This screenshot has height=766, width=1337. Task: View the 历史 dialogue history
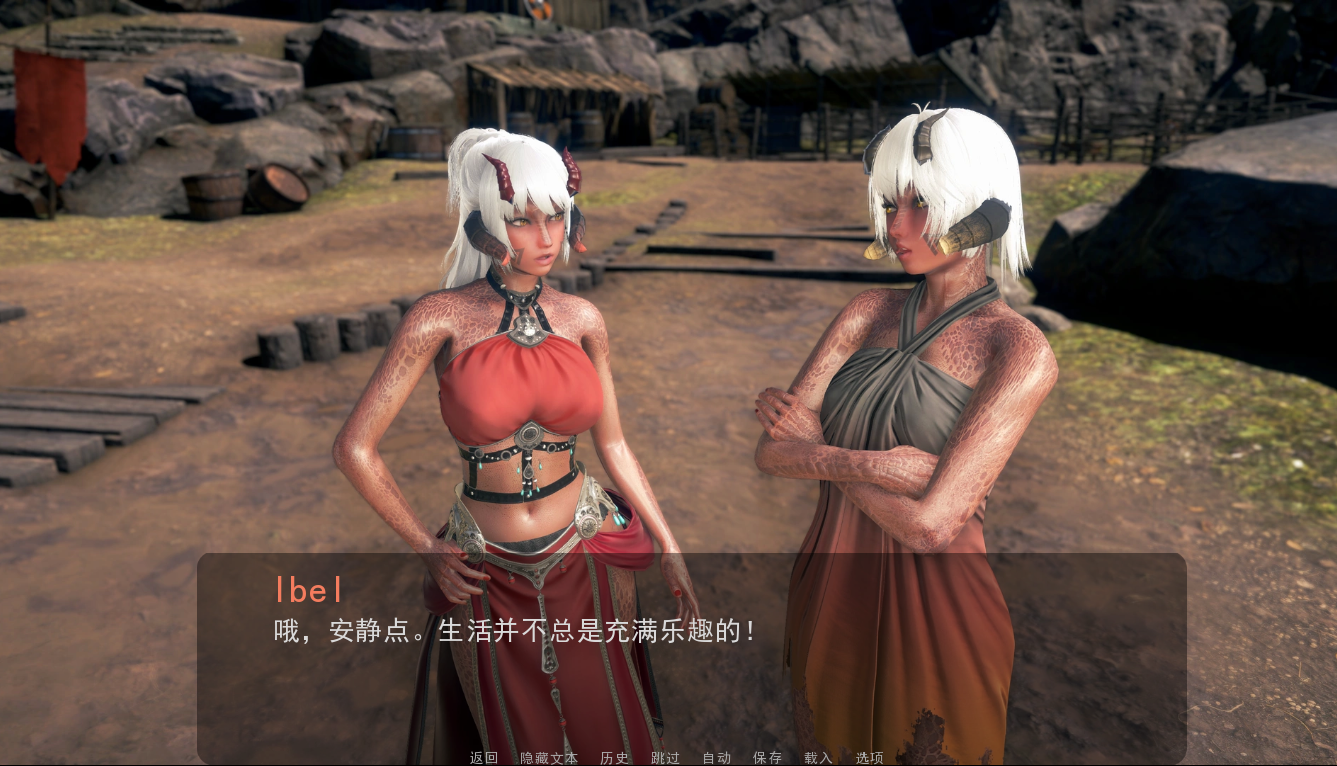(613, 758)
